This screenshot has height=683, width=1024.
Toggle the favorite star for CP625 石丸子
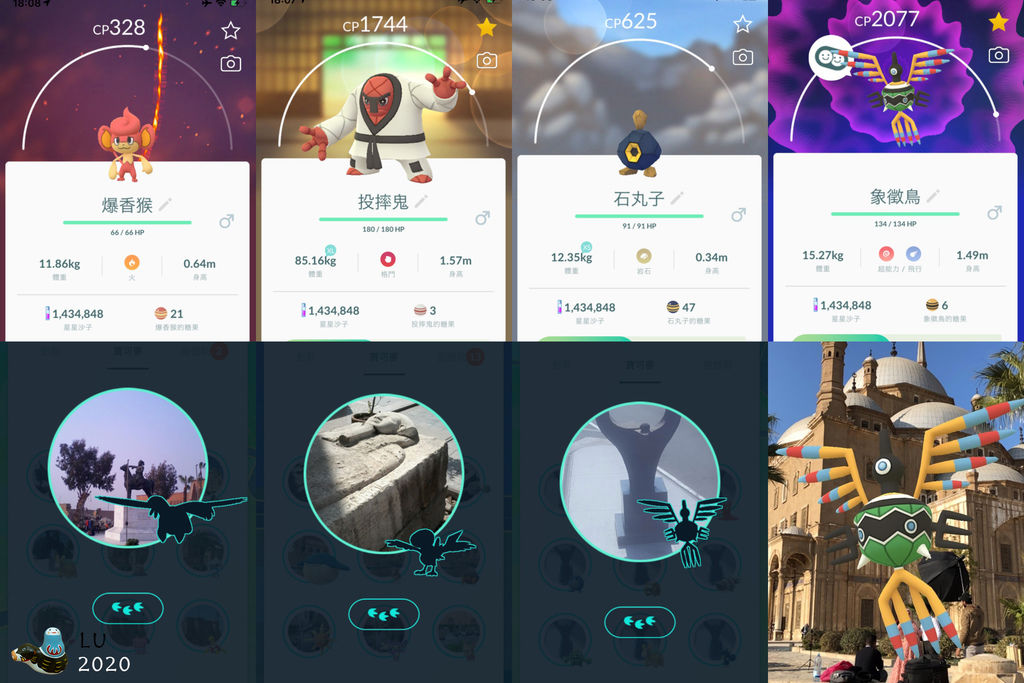[x=743, y=24]
